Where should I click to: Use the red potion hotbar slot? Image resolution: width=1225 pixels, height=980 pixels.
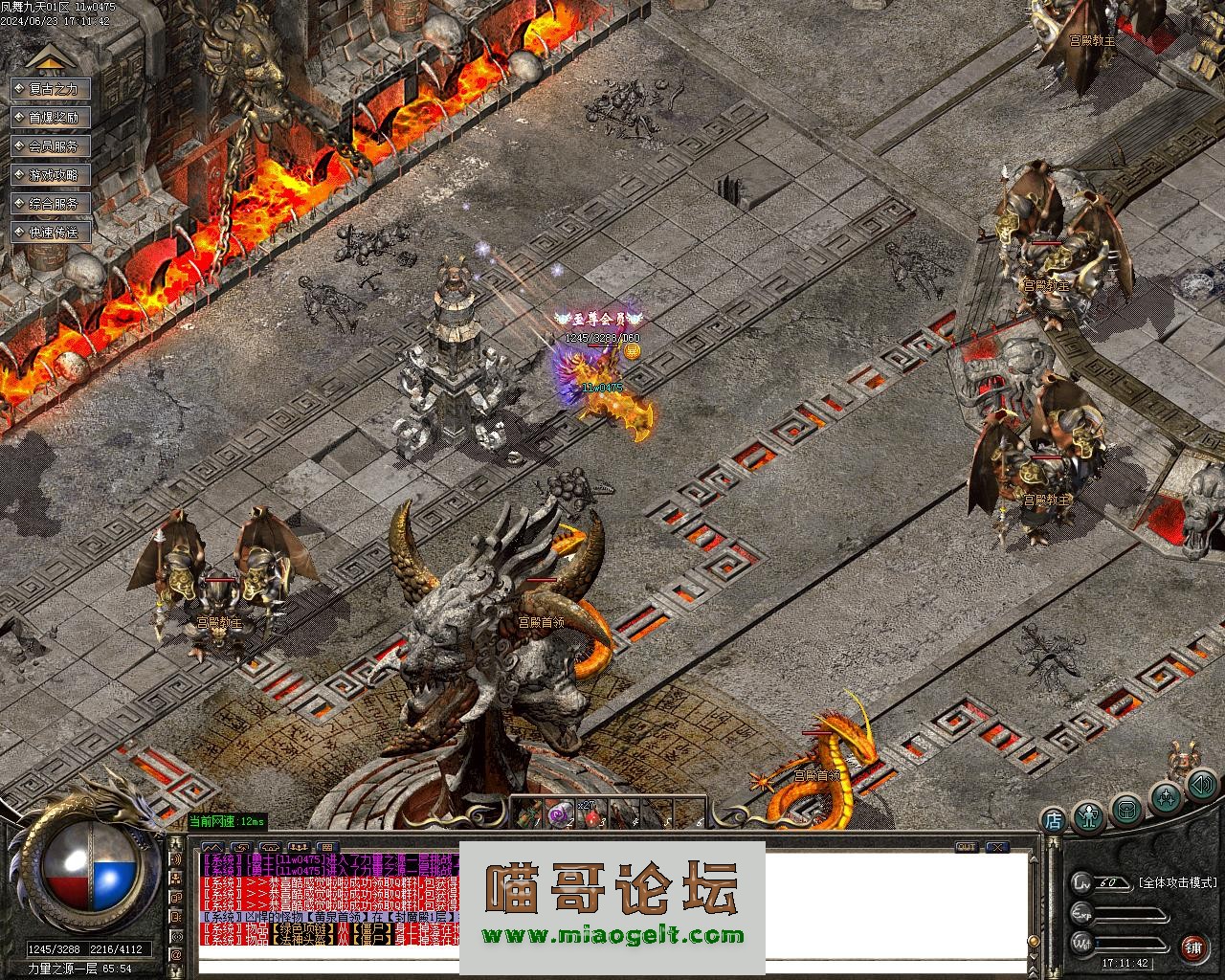tap(591, 815)
